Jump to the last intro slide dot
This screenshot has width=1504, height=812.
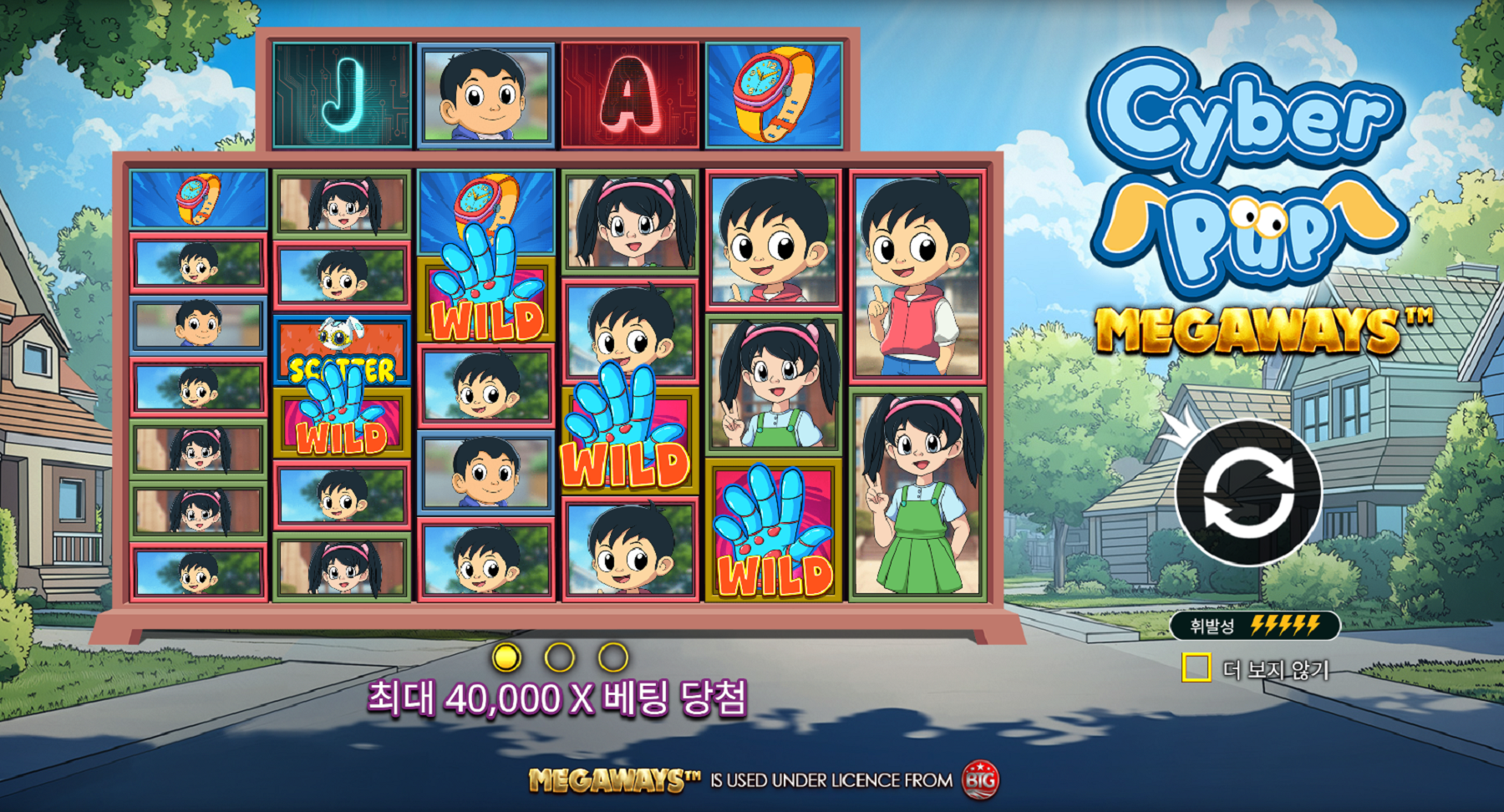[x=613, y=657]
